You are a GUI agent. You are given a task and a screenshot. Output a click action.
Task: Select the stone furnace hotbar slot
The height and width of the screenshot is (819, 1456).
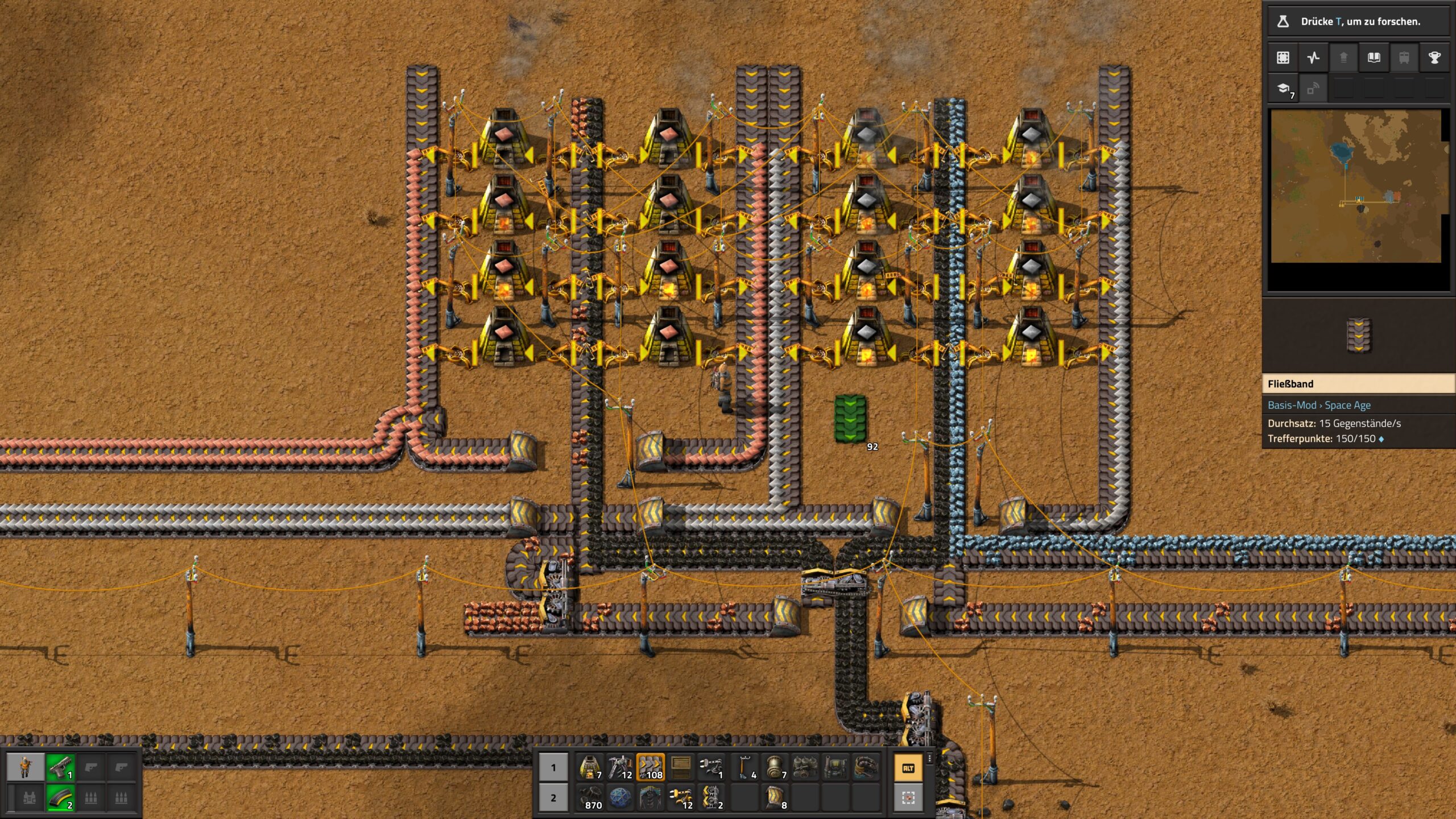coord(590,767)
